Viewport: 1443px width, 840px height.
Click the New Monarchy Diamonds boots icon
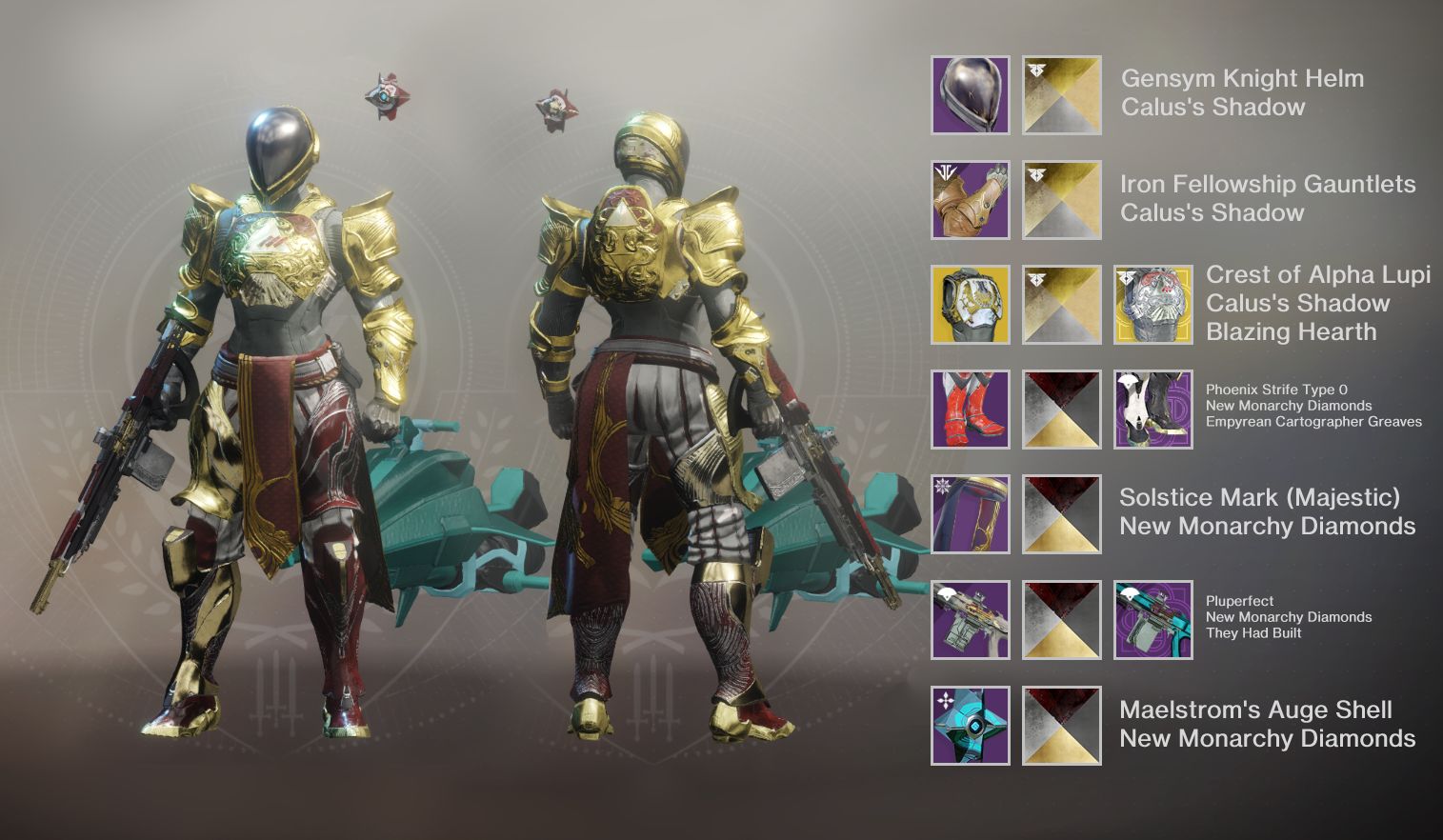(x=969, y=410)
